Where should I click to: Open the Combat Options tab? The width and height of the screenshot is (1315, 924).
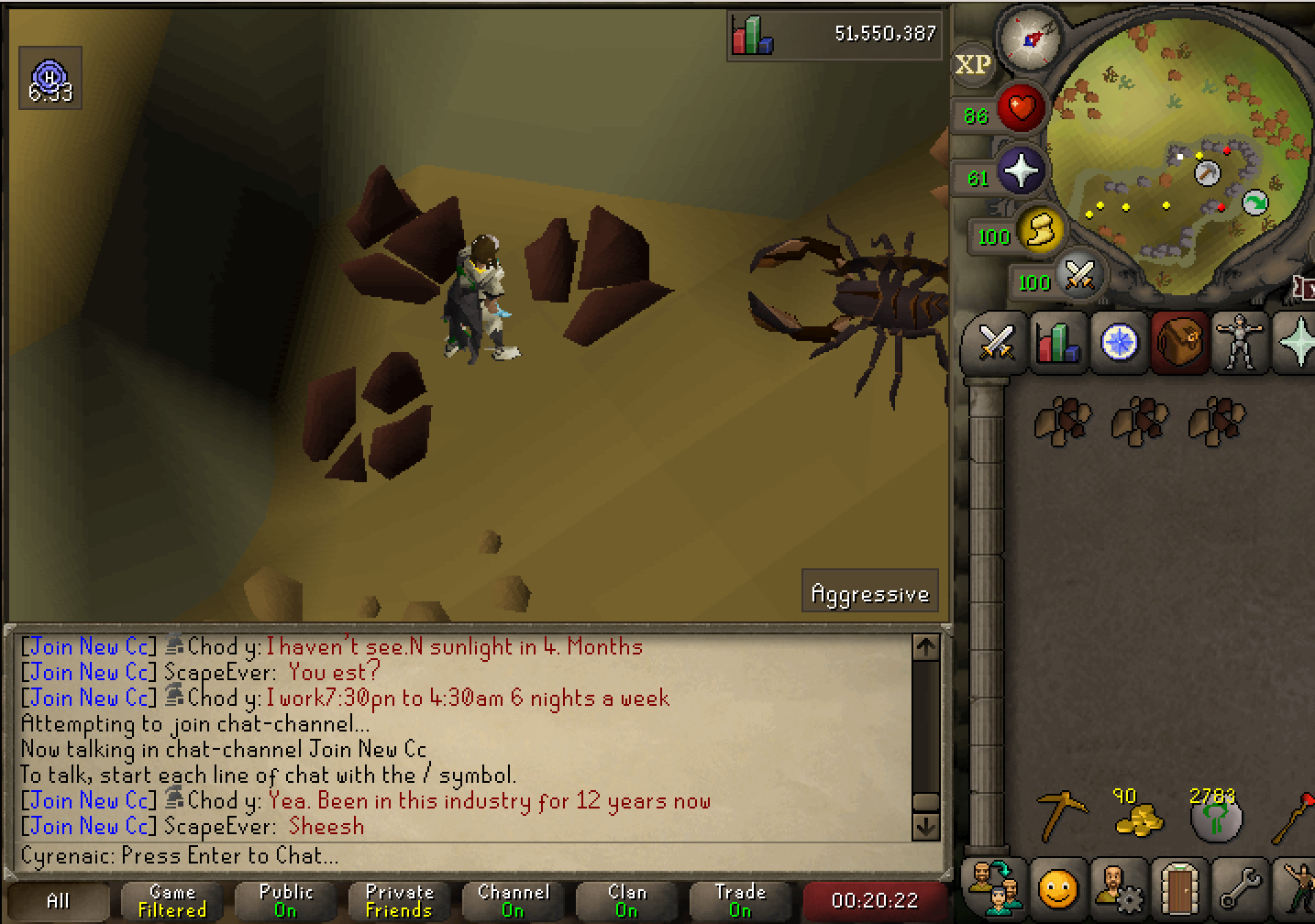(x=995, y=343)
